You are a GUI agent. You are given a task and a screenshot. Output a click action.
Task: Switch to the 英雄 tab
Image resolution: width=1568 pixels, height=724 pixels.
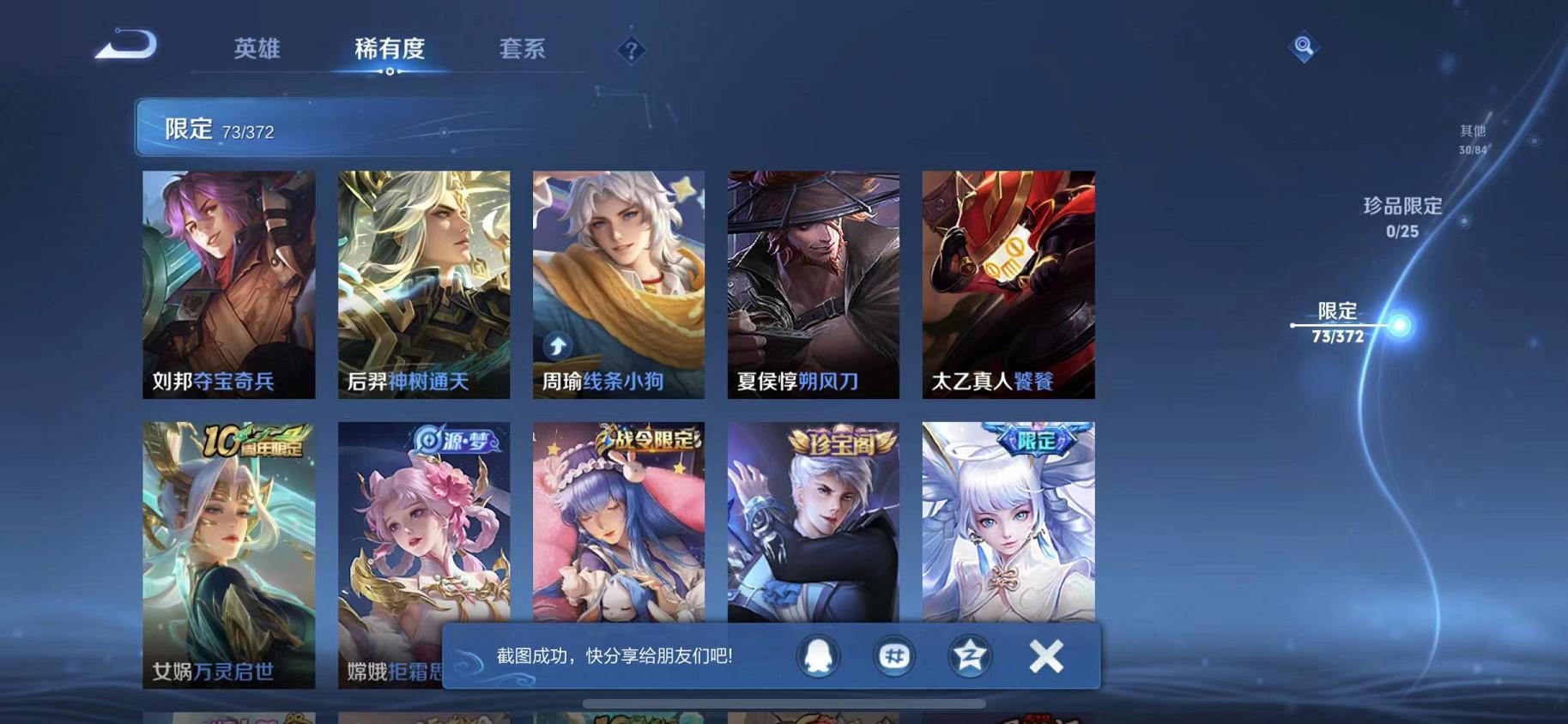click(257, 49)
